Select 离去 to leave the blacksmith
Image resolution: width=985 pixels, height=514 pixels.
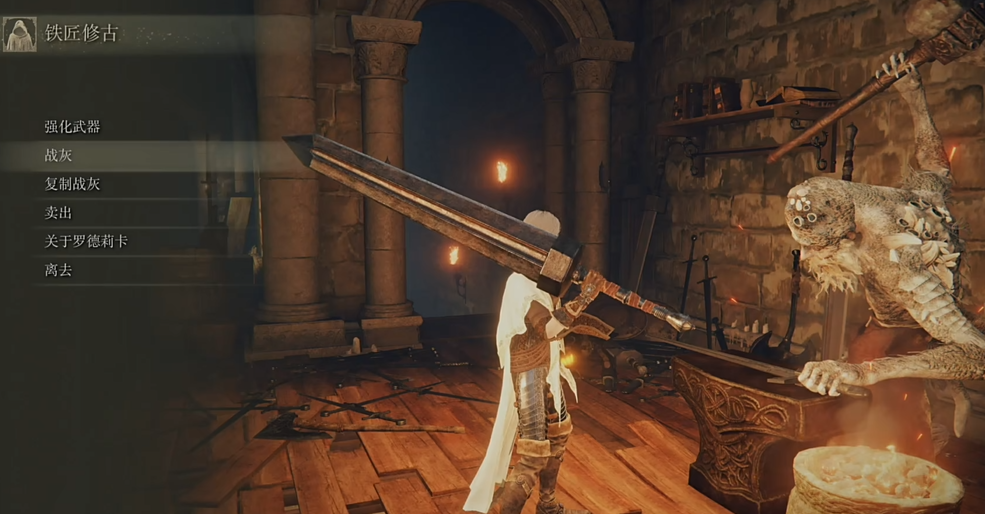59,270
